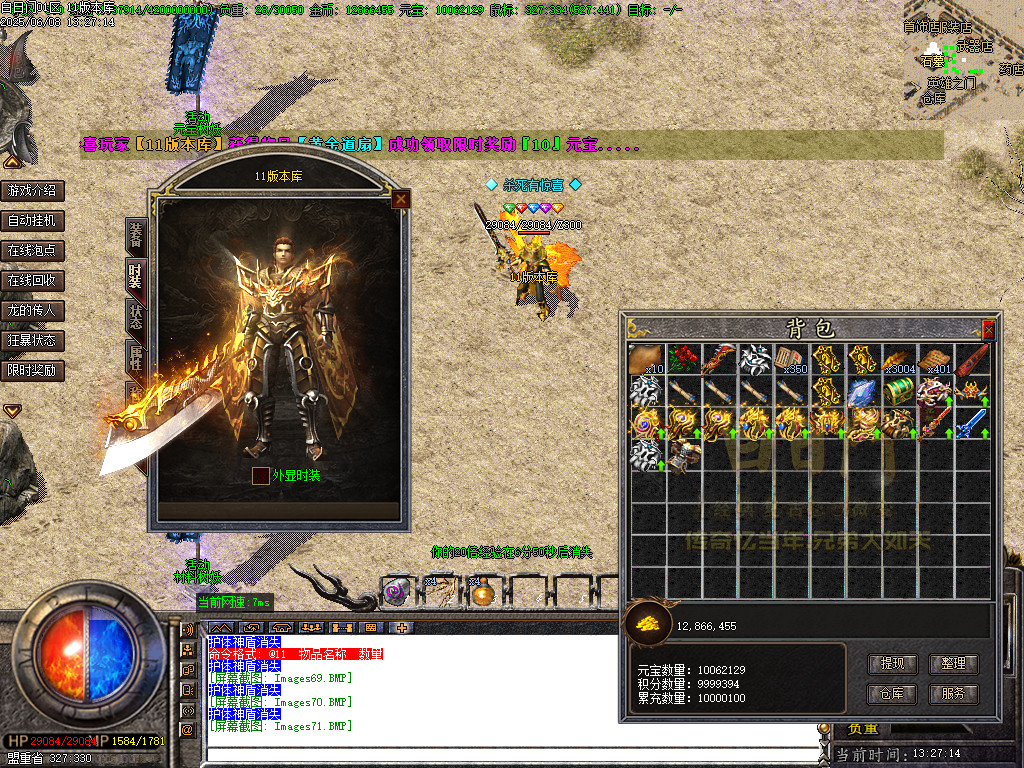Viewport: 1024px width, 768px height.
Task: Activate the 自动挂机 auto-battle button
Action: click(32, 220)
